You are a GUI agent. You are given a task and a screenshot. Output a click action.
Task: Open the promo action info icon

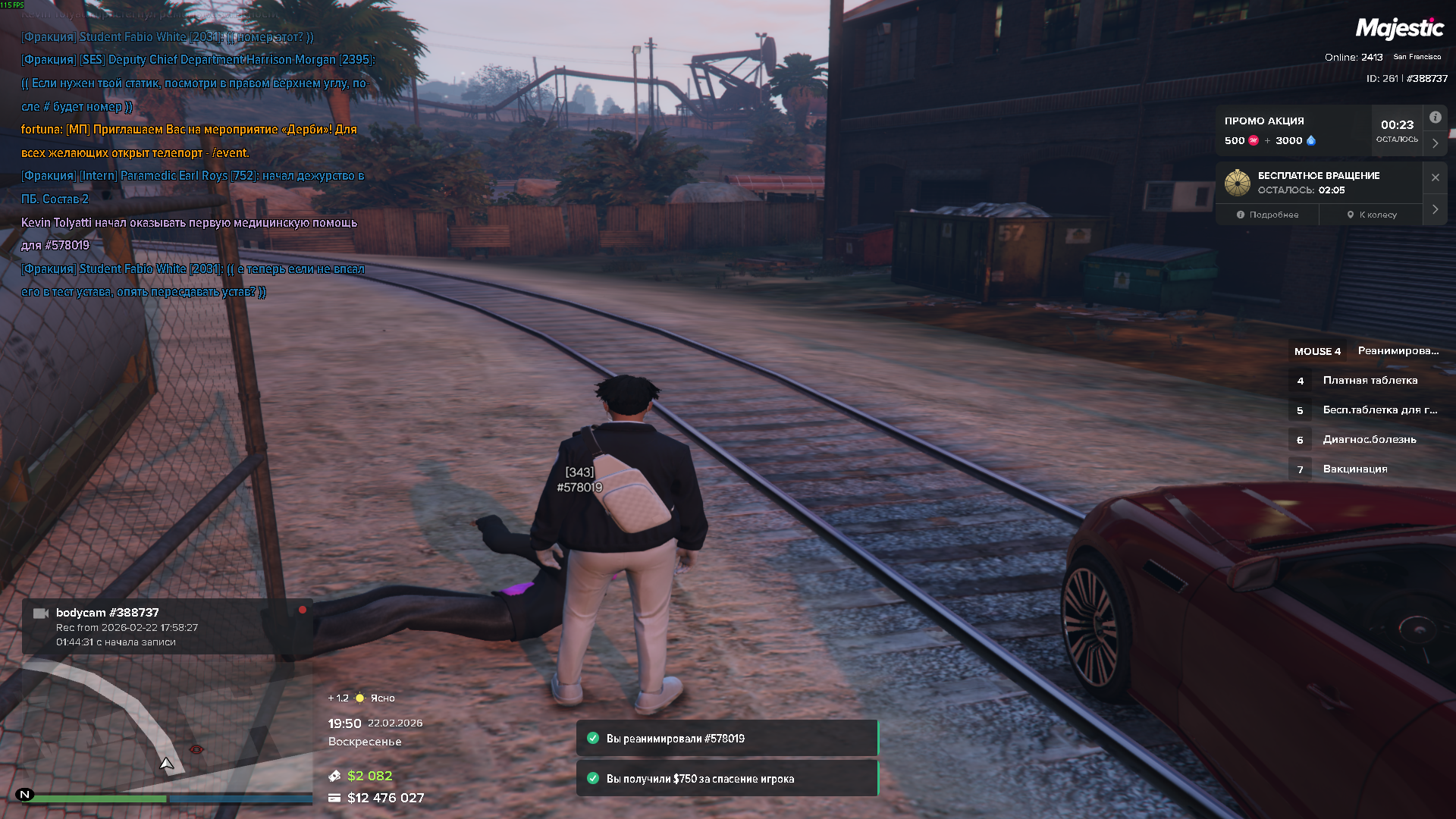click(1435, 118)
